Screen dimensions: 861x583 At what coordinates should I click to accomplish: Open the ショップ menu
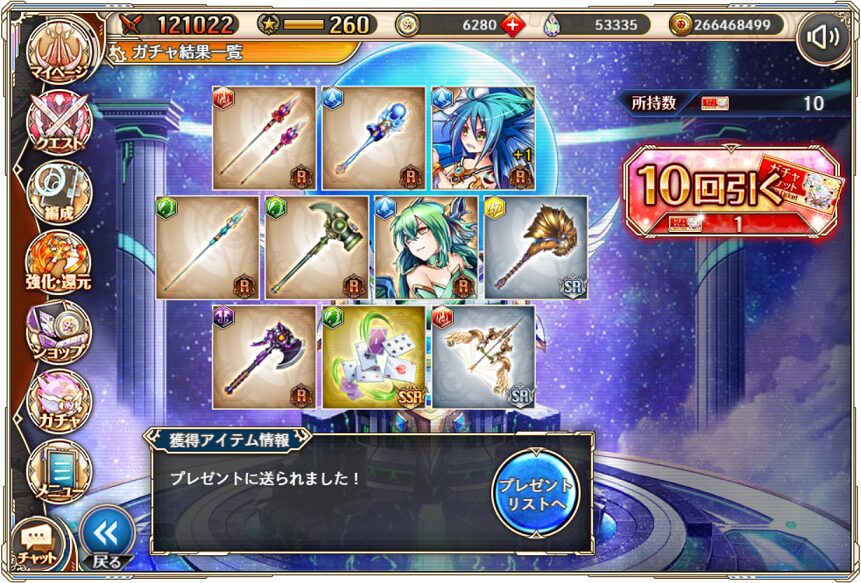(58, 330)
